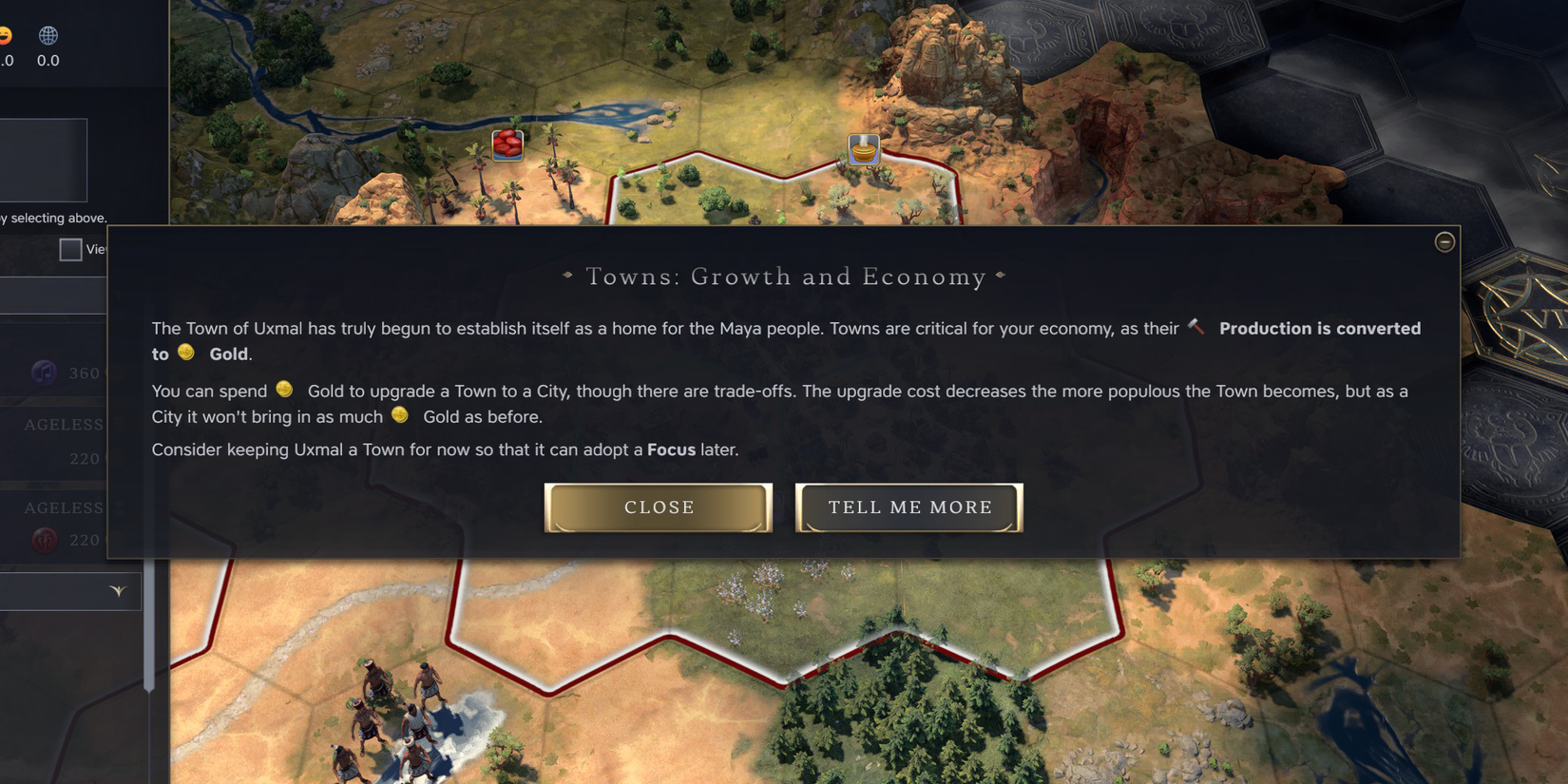Open the dropdown at the bottom of the left panel
The width and height of the screenshot is (1568, 784).
coord(116,590)
